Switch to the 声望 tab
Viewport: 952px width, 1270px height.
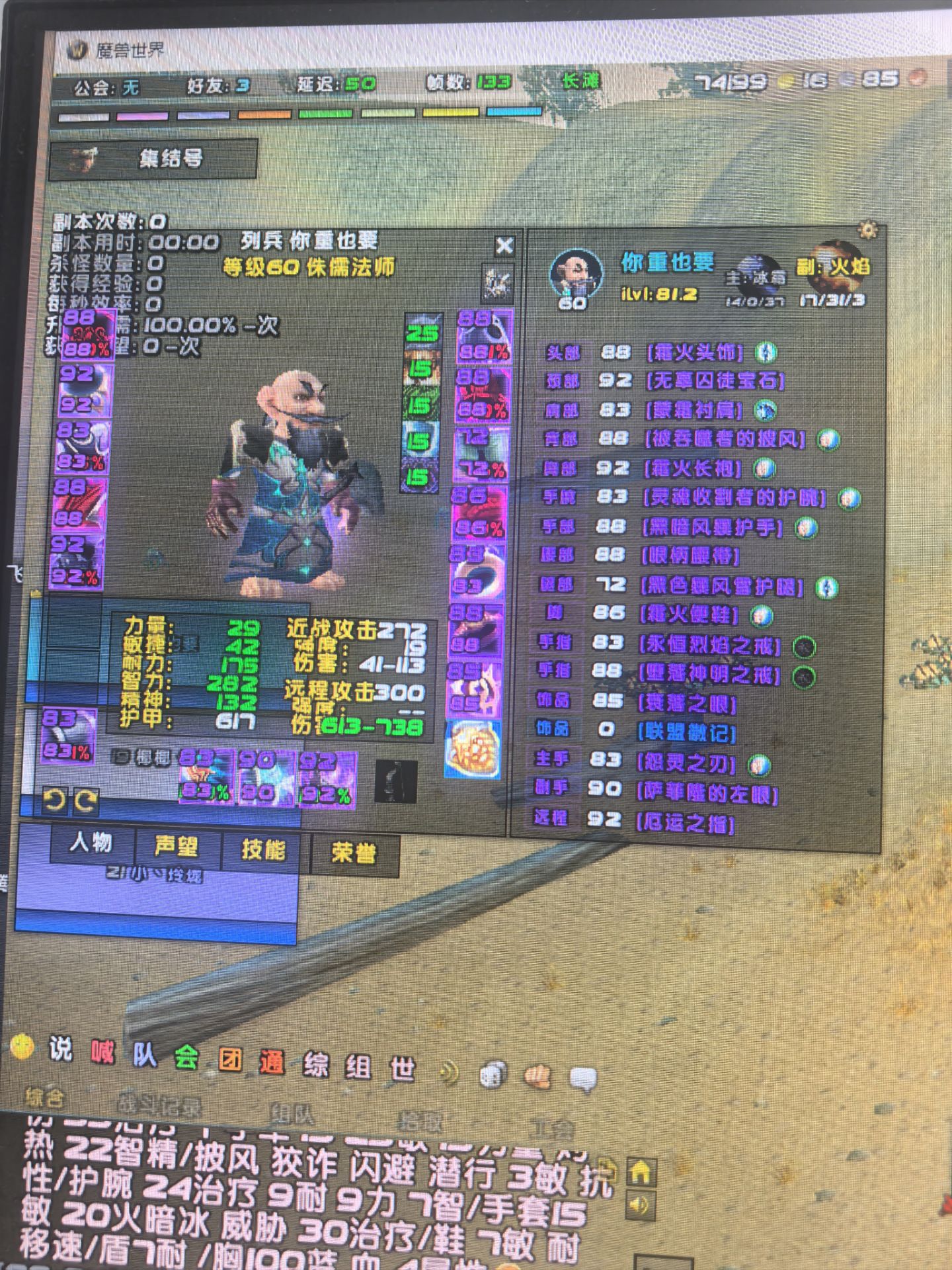177,847
